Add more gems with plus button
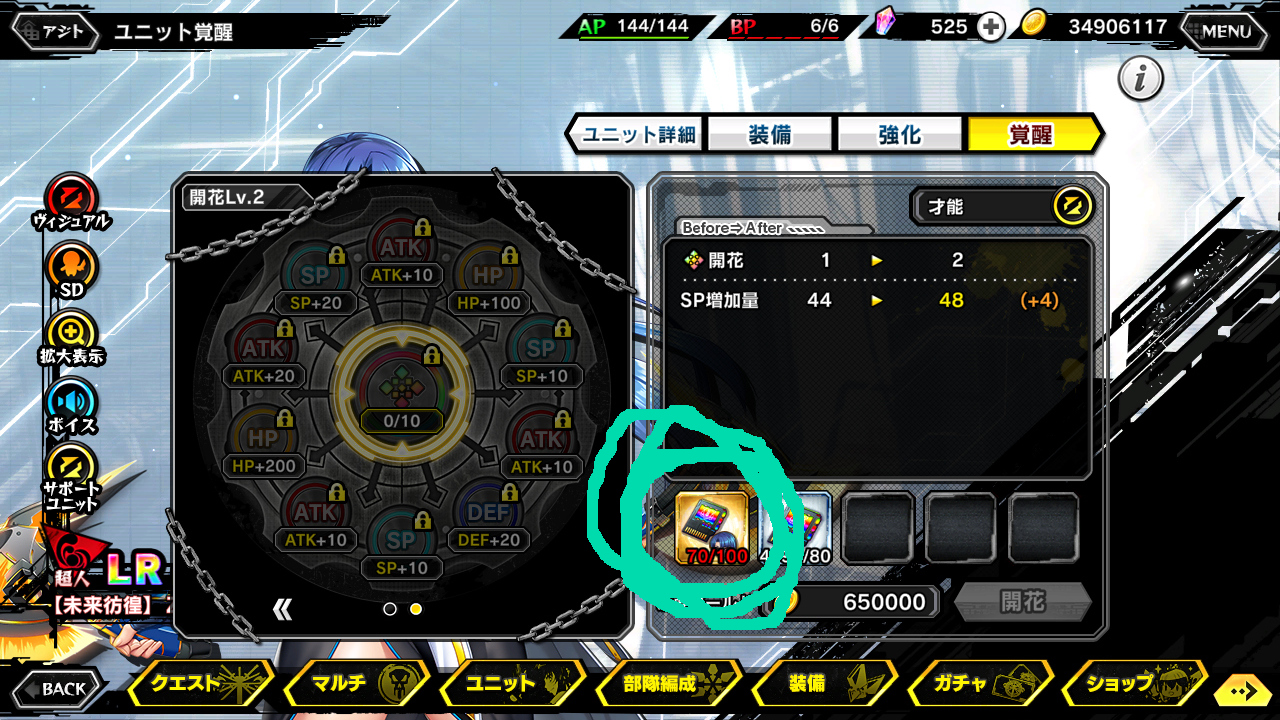1280x720 pixels. (990, 27)
